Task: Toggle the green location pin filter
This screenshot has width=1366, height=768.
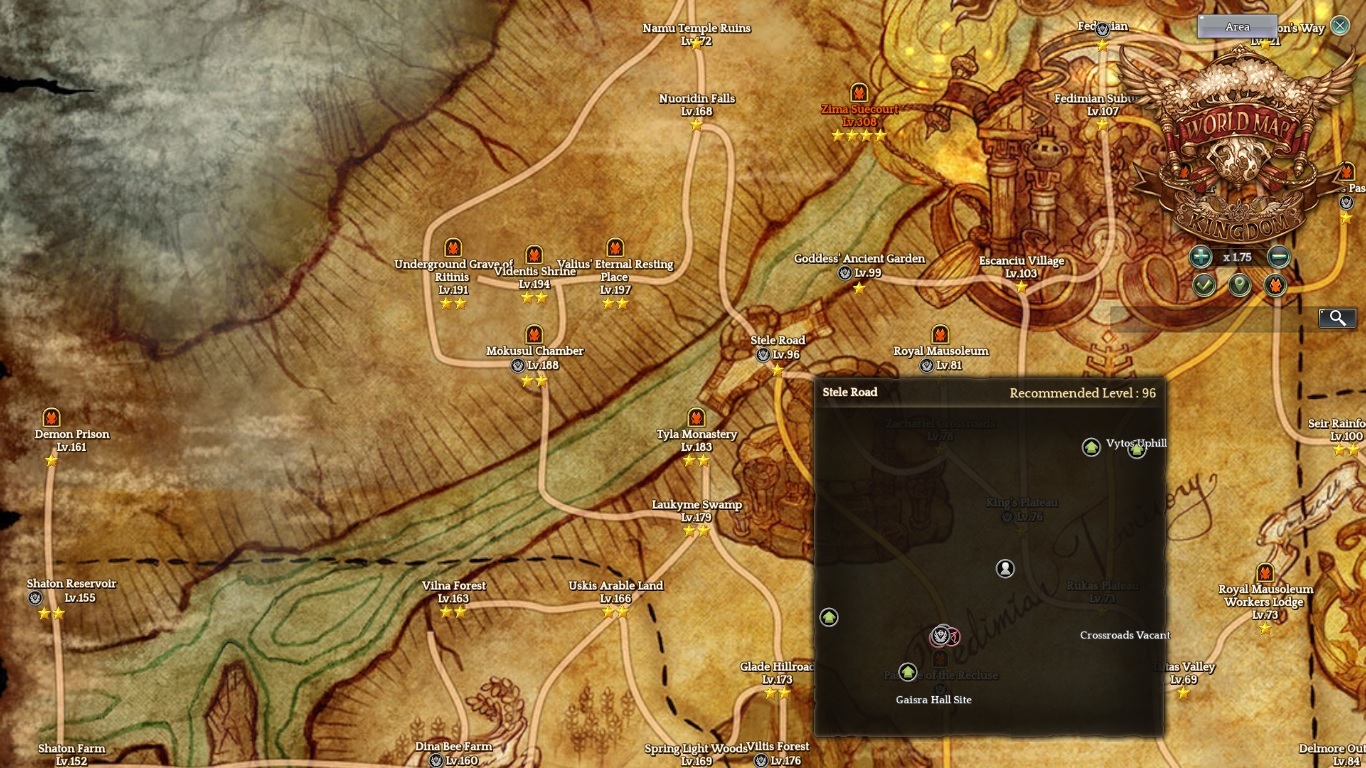Action: pyautogui.click(x=1239, y=286)
